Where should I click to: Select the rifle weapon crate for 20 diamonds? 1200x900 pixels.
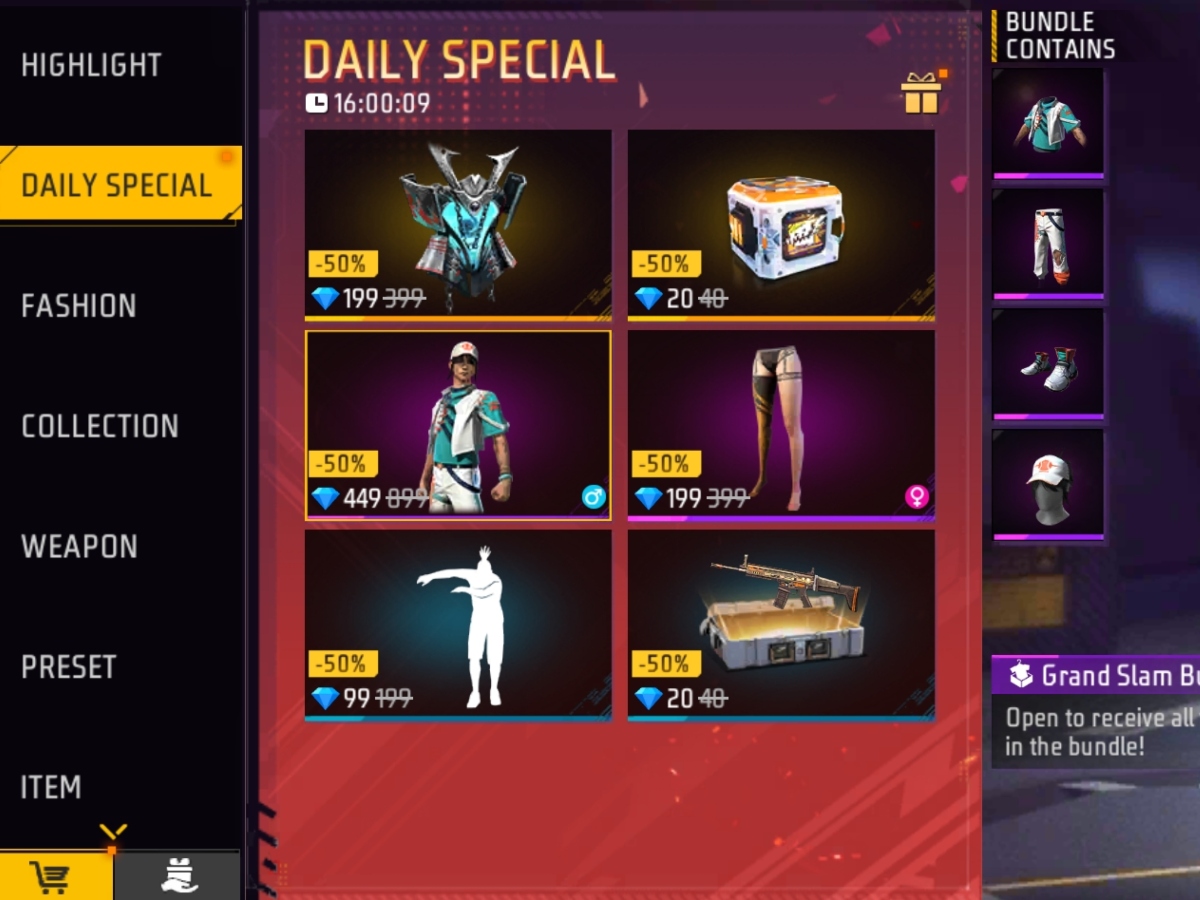click(781, 624)
